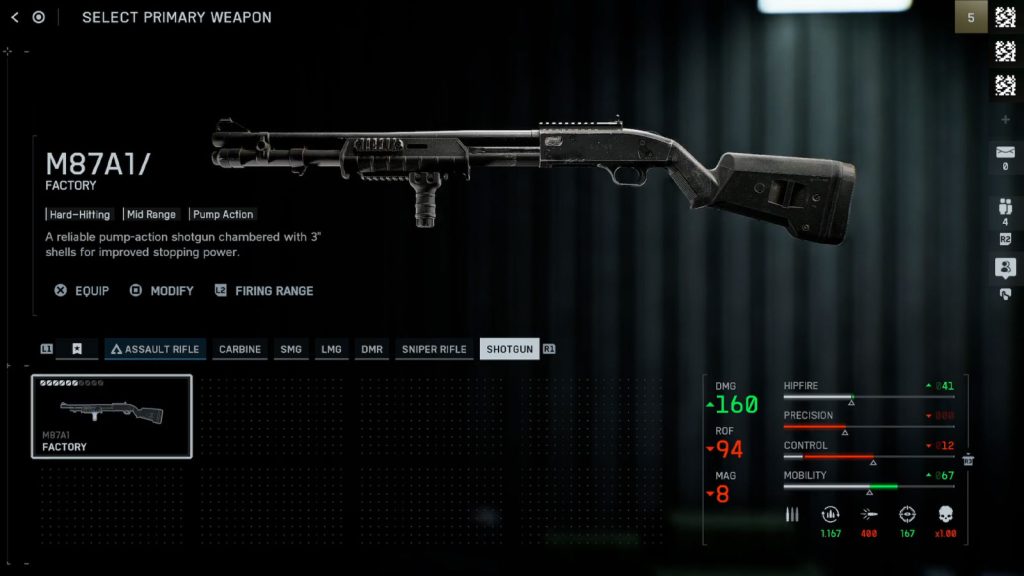The height and width of the screenshot is (576, 1024).
Task: Enter the Firing Range
Action: (264, 291)
